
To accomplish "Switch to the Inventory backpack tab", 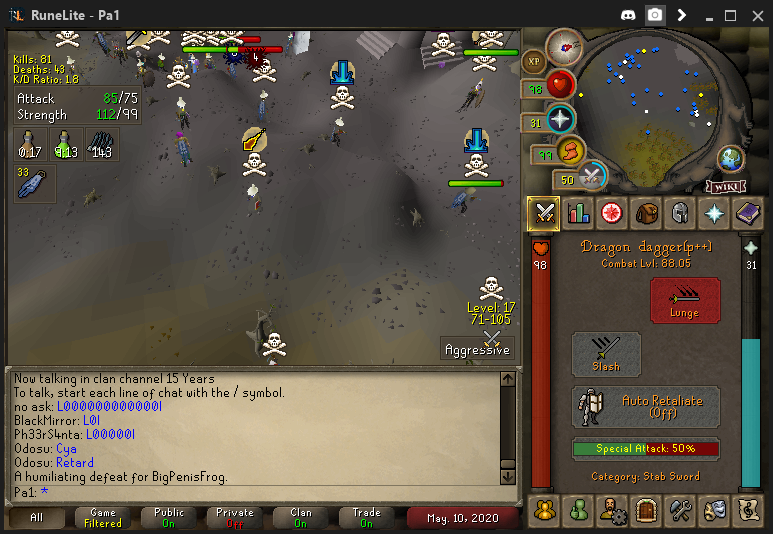I will 646,212.
